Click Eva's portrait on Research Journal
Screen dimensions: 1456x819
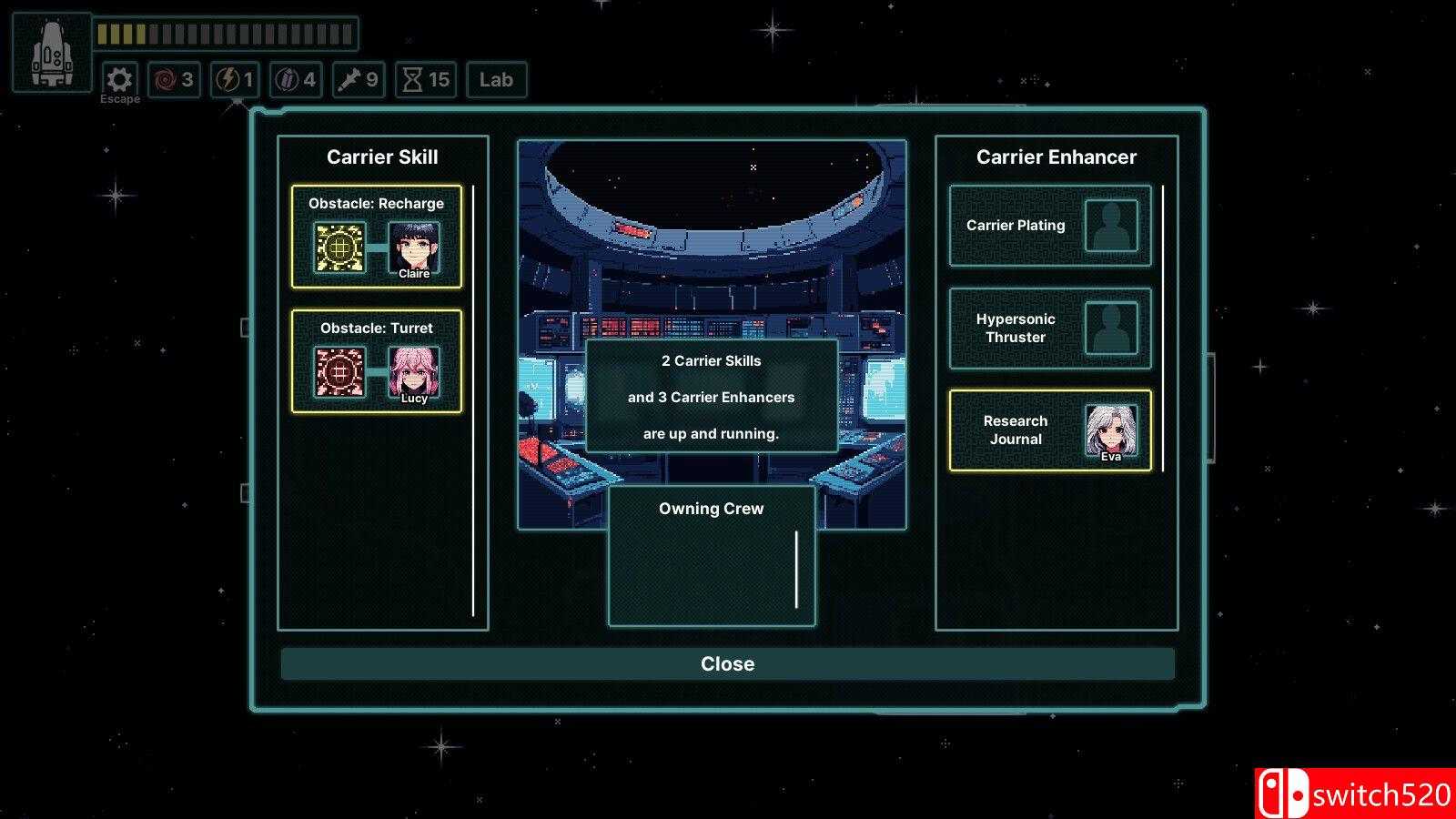(1111, 431)
